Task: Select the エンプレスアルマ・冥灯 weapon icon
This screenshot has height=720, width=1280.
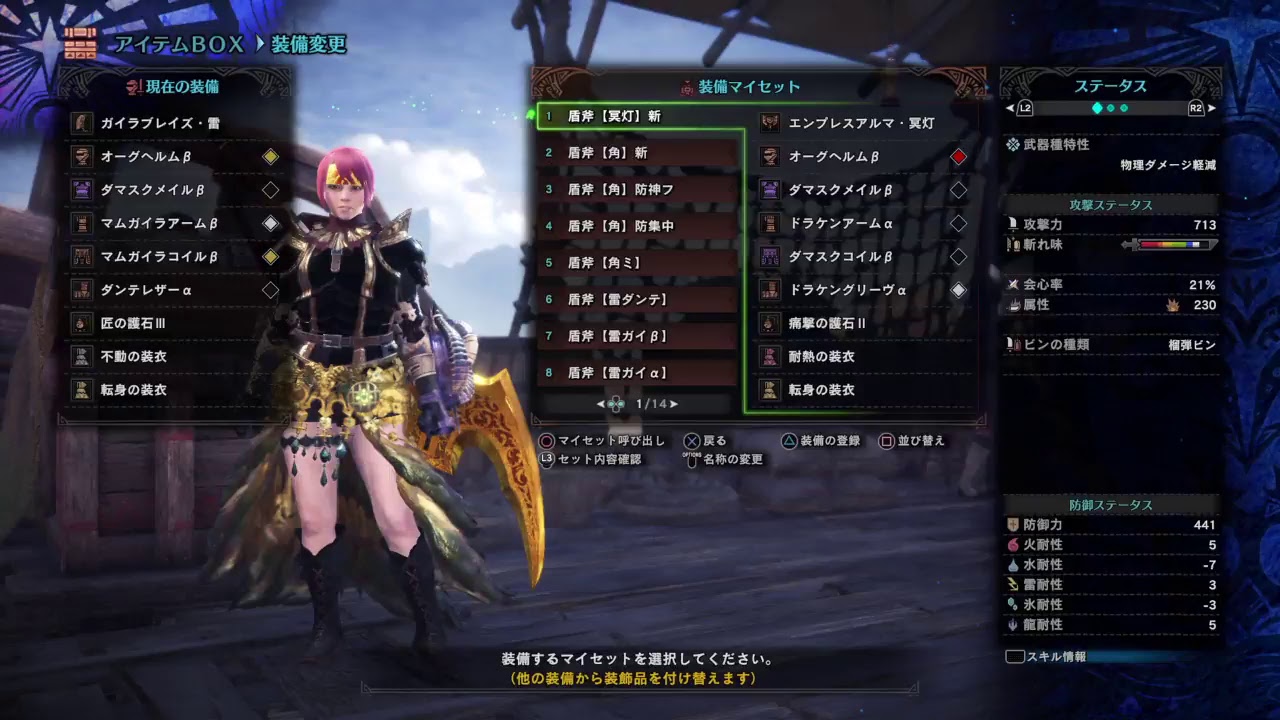Action: [x=768, y=124]
